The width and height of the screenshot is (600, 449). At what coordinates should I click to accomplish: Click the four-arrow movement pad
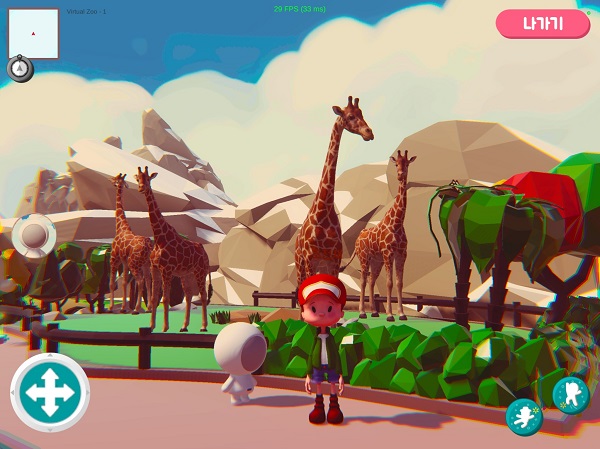tap(50, 392)
